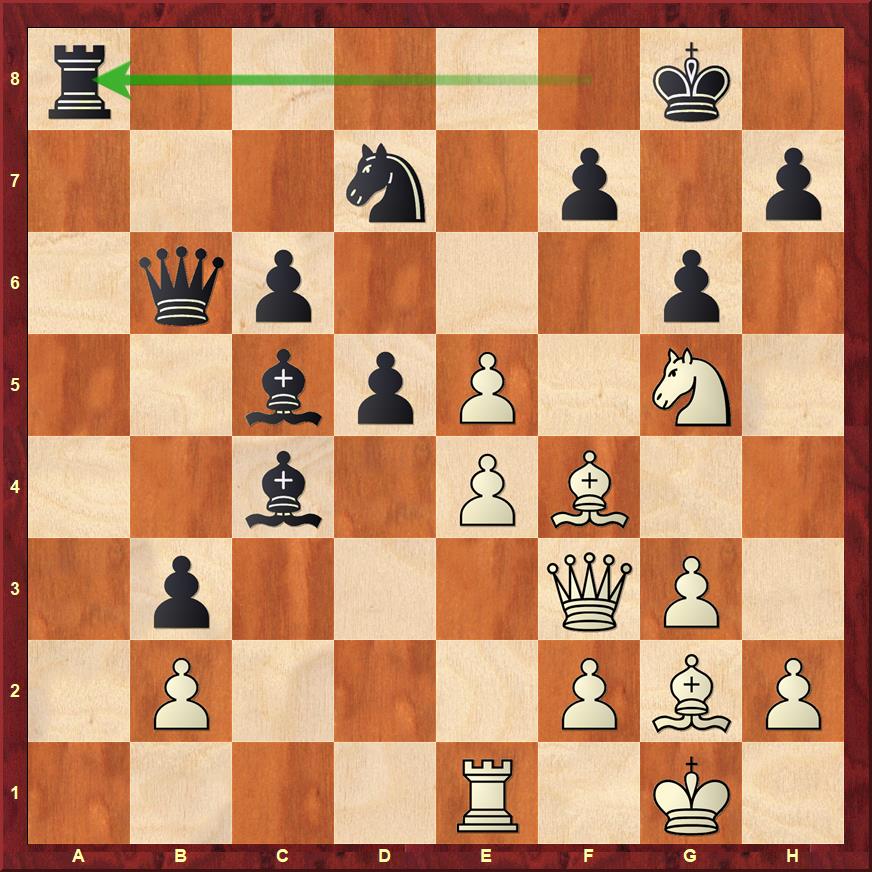The width and height of the screenshot is (872, 872).
Task: Pick the black king
Action: pos(691,80)
